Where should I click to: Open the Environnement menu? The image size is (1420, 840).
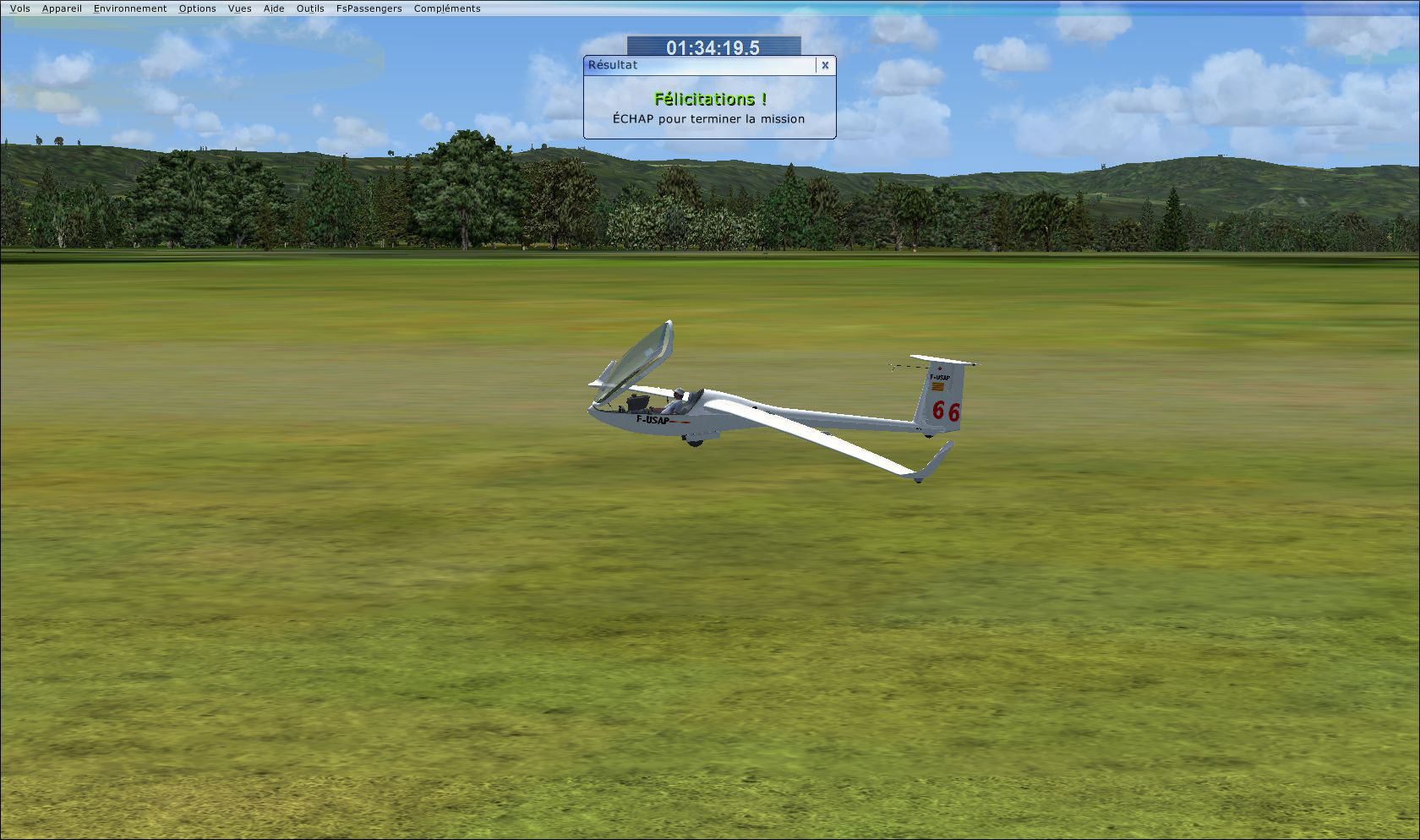click(x=129, y=8)
